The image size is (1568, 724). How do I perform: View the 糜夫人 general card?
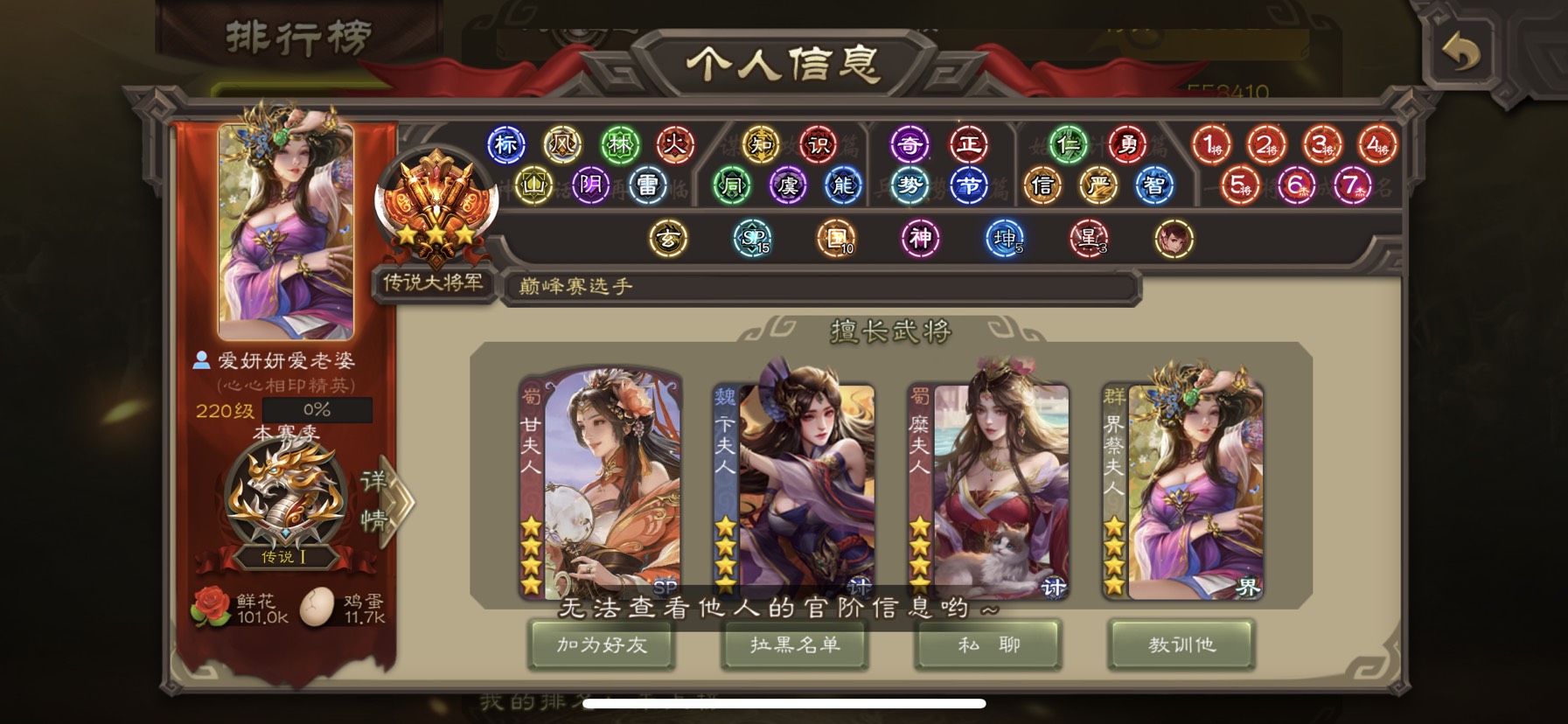click(988, 485)
